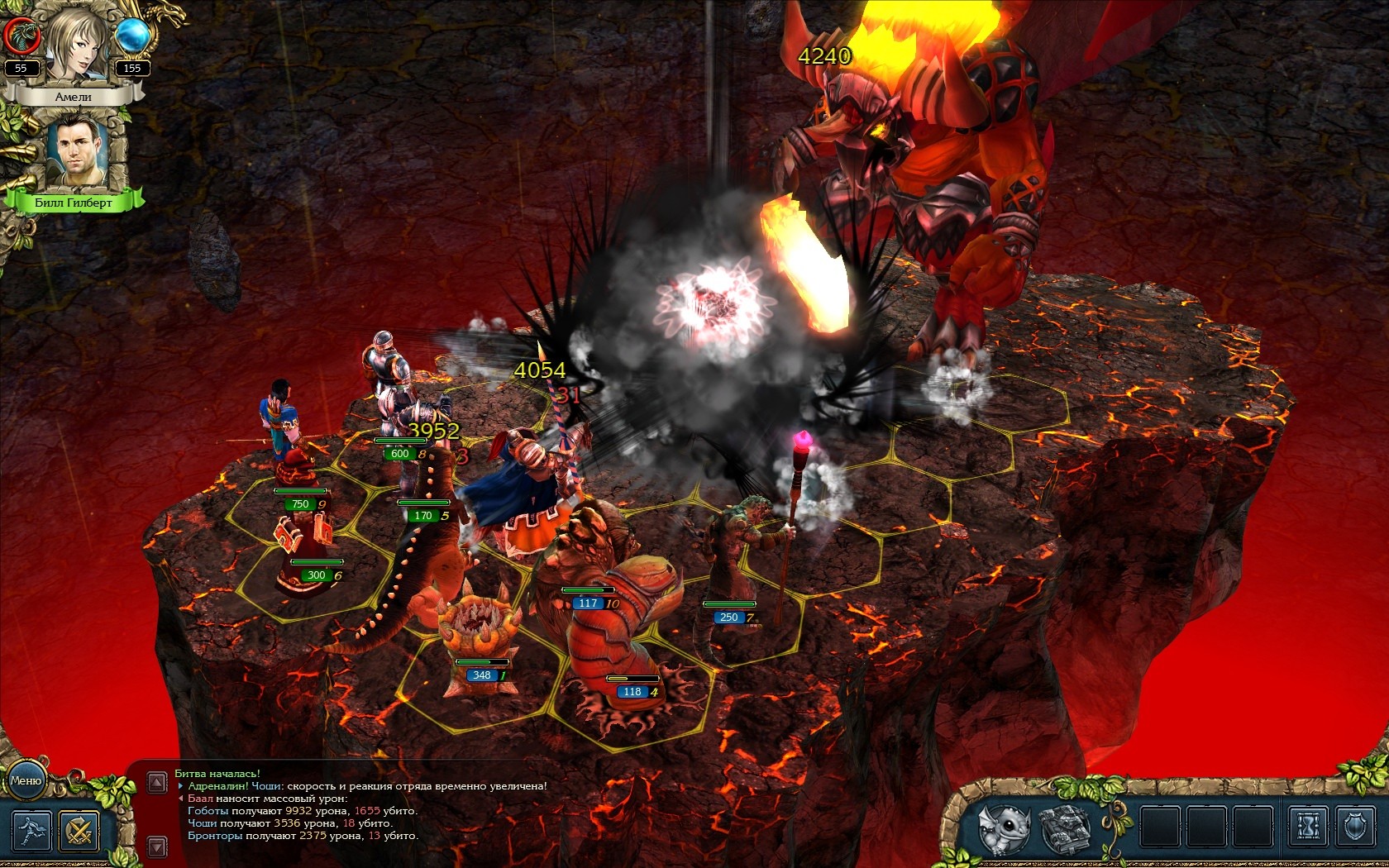Click the battle log down arrow
Viewport: 1389px width, 868px height.
point(157,846)
